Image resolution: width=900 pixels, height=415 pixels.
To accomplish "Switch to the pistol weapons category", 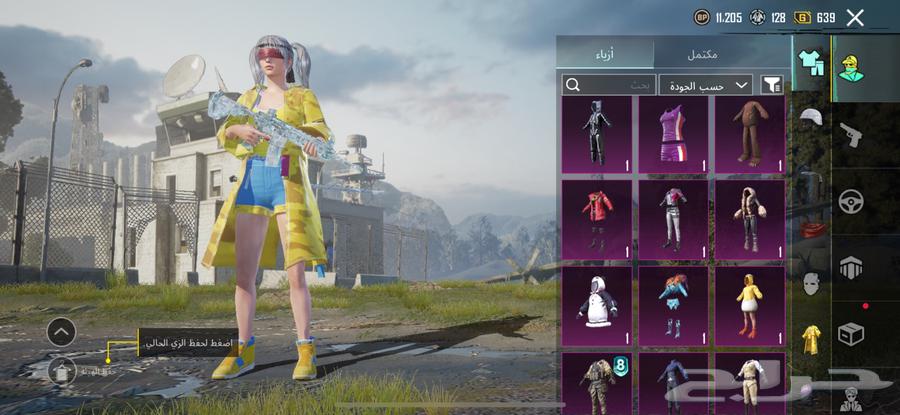I will click(852, 133).
